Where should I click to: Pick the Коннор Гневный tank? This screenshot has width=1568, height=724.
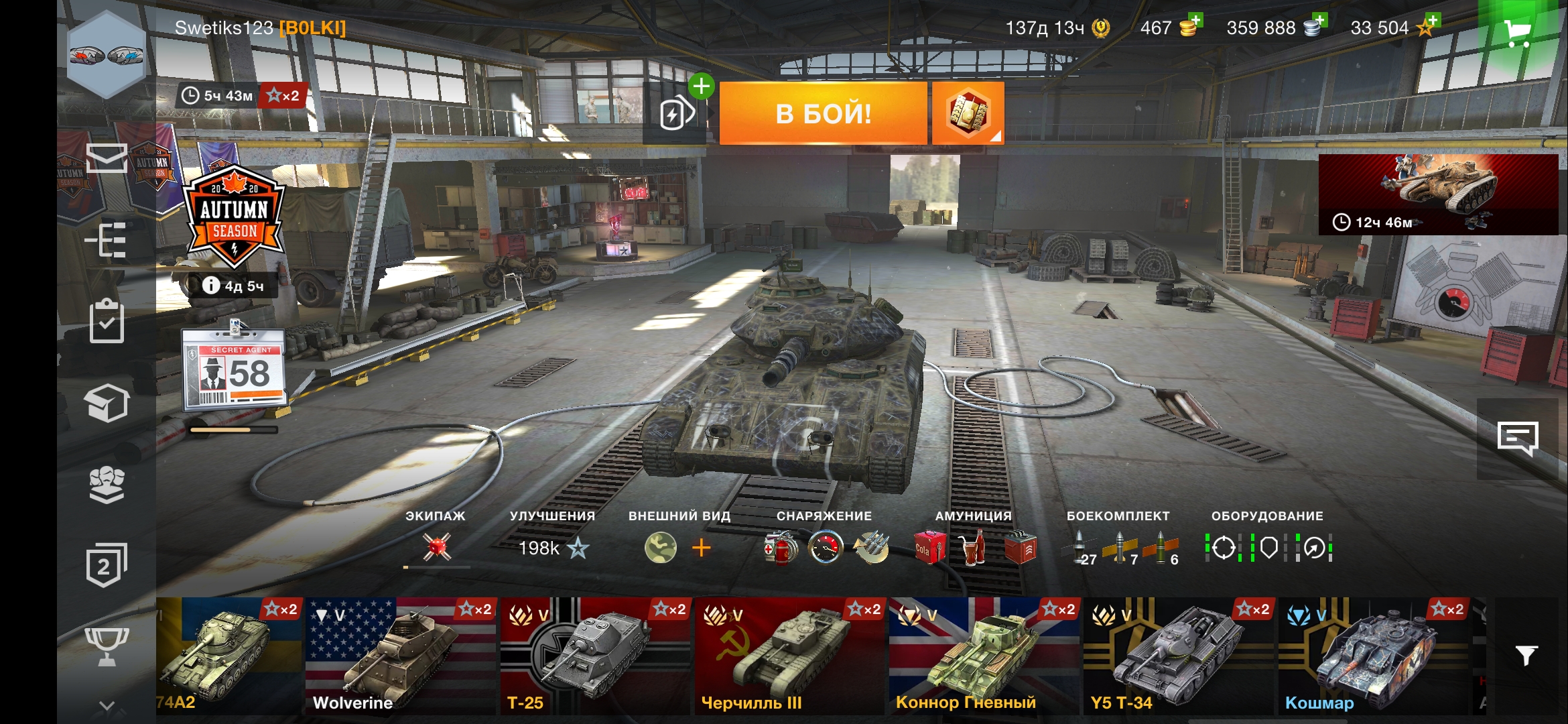click(x=983, y=656)
